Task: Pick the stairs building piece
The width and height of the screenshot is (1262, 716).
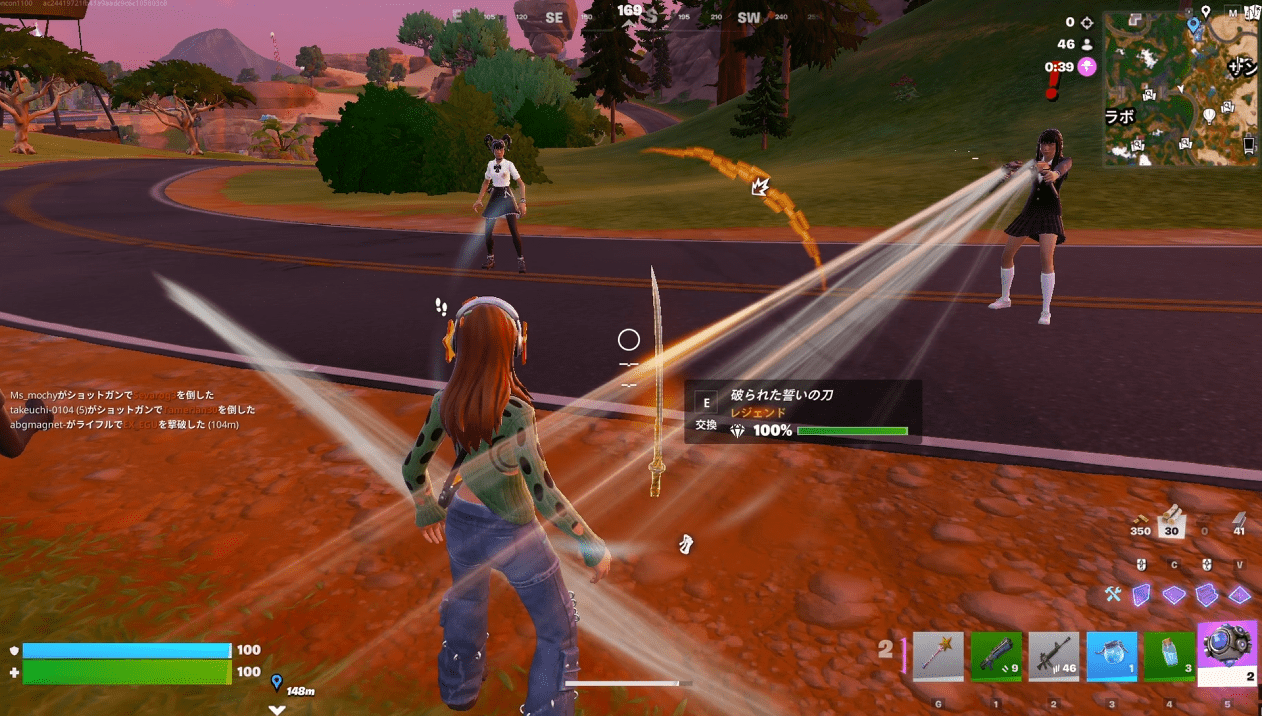Action: (x=1207, y=595)
